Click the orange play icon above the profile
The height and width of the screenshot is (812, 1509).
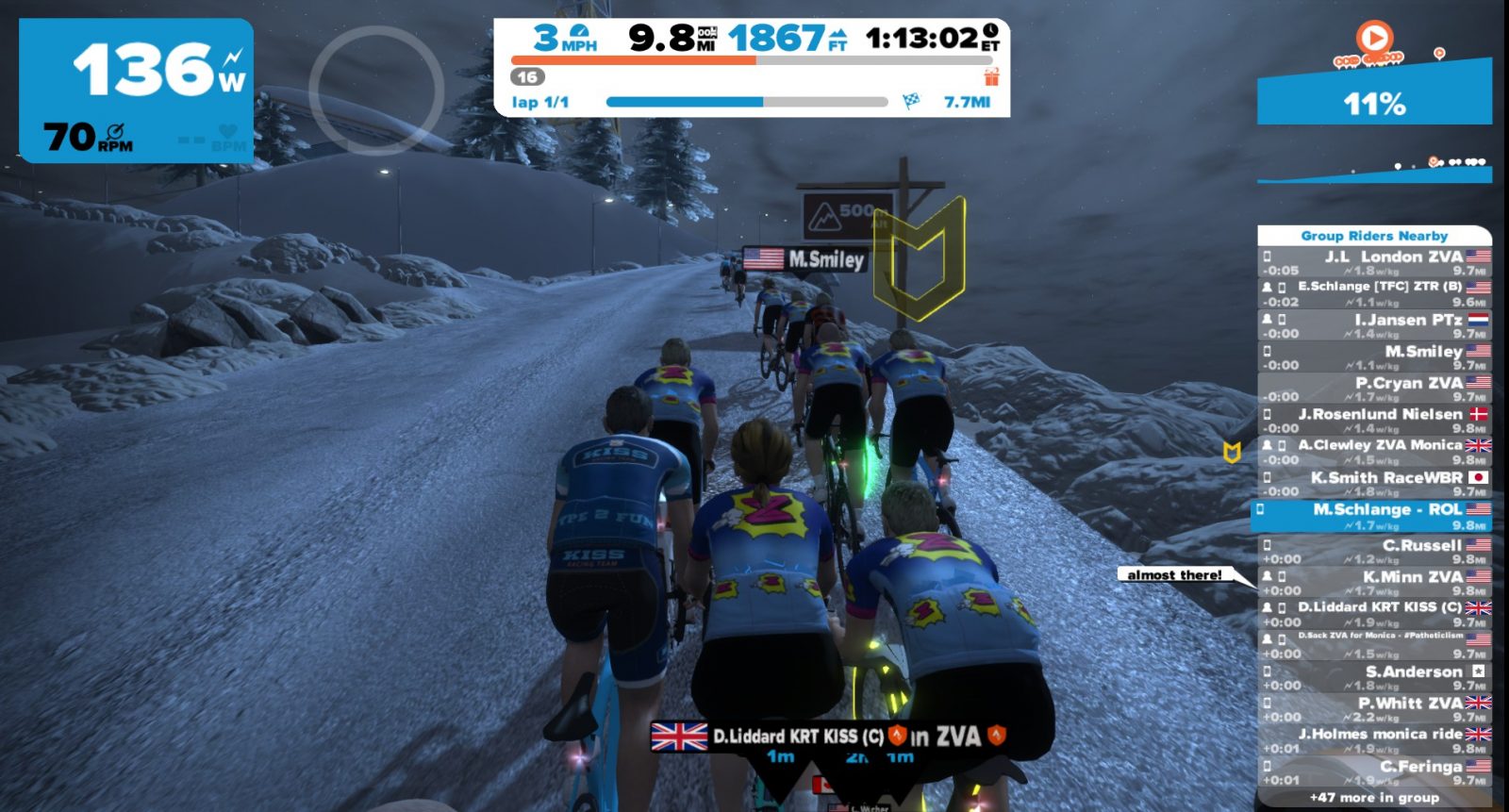pos(1374,38)
